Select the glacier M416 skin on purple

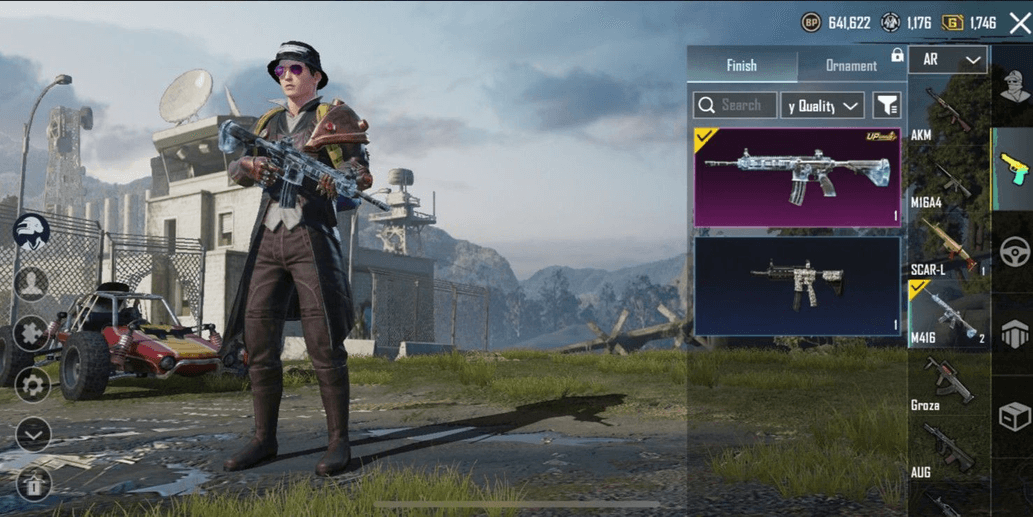(797, 177)
